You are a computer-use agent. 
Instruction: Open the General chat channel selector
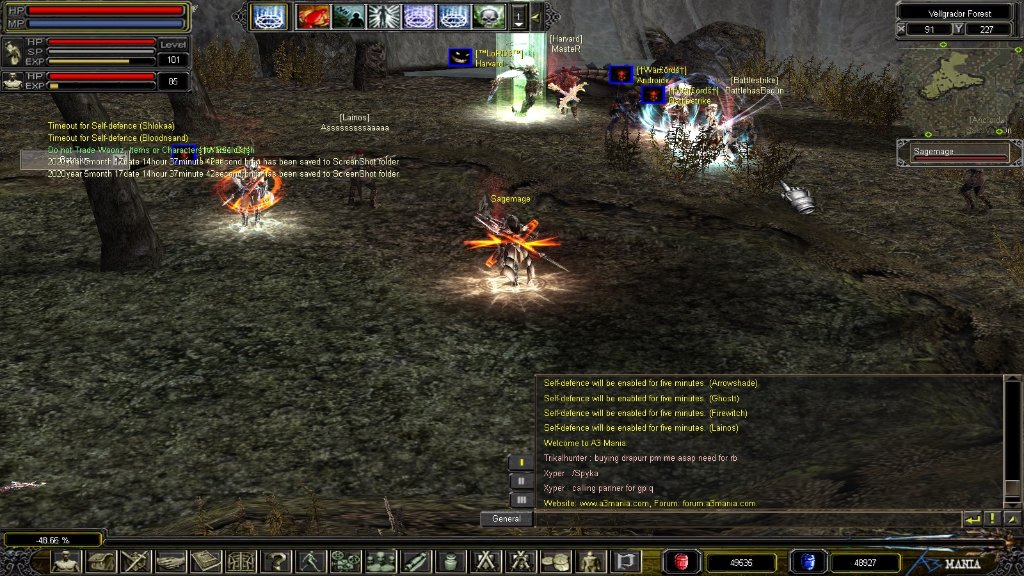point(505,519)
